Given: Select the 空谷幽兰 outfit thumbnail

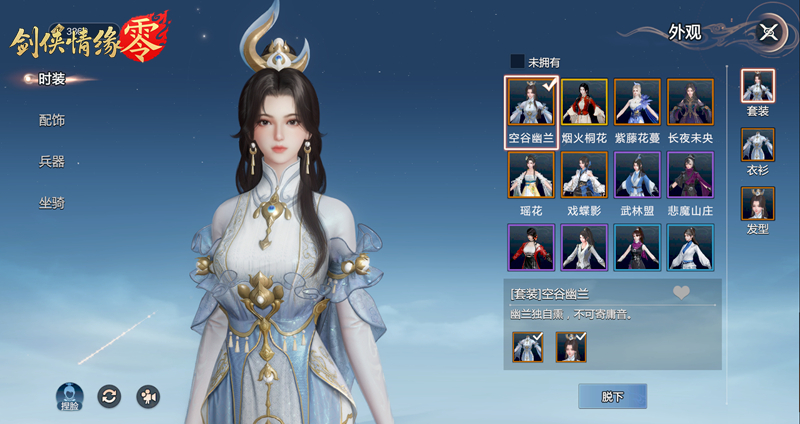Looking at the screenshot, I should pos(531,103).
